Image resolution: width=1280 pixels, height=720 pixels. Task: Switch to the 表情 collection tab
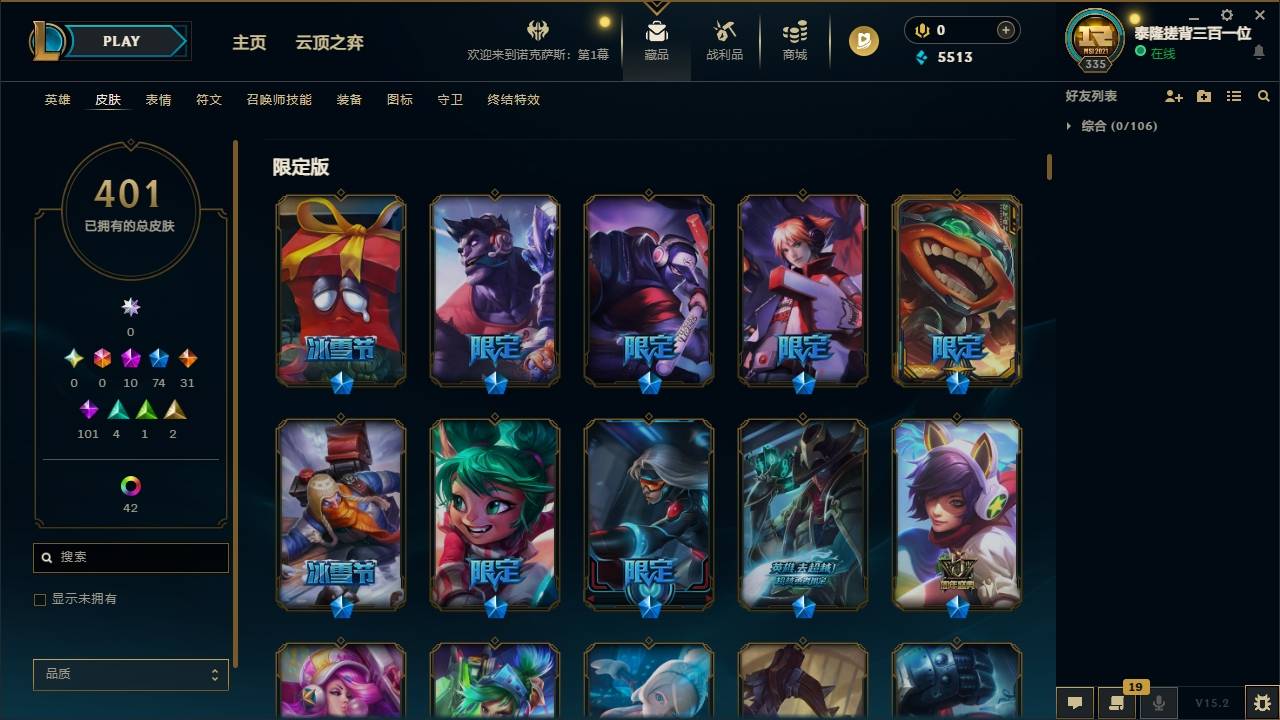158,100
